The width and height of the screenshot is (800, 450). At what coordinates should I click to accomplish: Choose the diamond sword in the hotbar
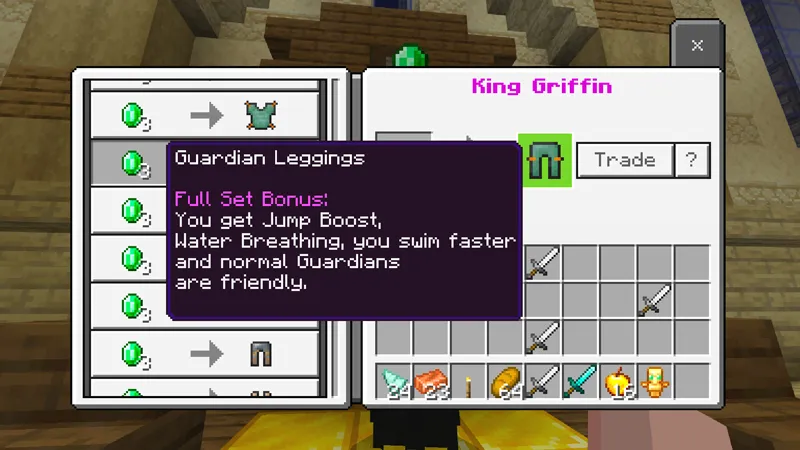point(580,381)
